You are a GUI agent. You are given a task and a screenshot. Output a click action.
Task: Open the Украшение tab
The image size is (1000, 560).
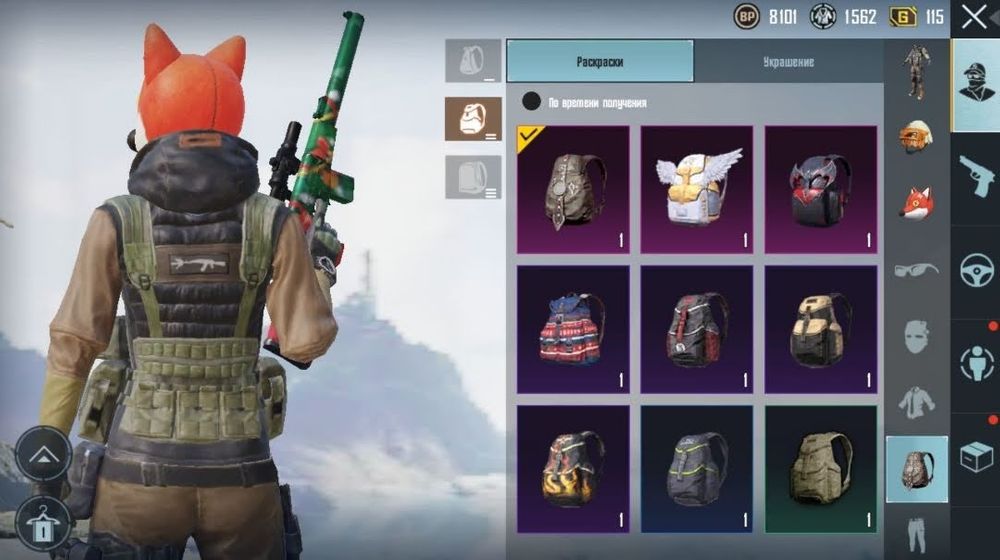[x=788, y=62]
